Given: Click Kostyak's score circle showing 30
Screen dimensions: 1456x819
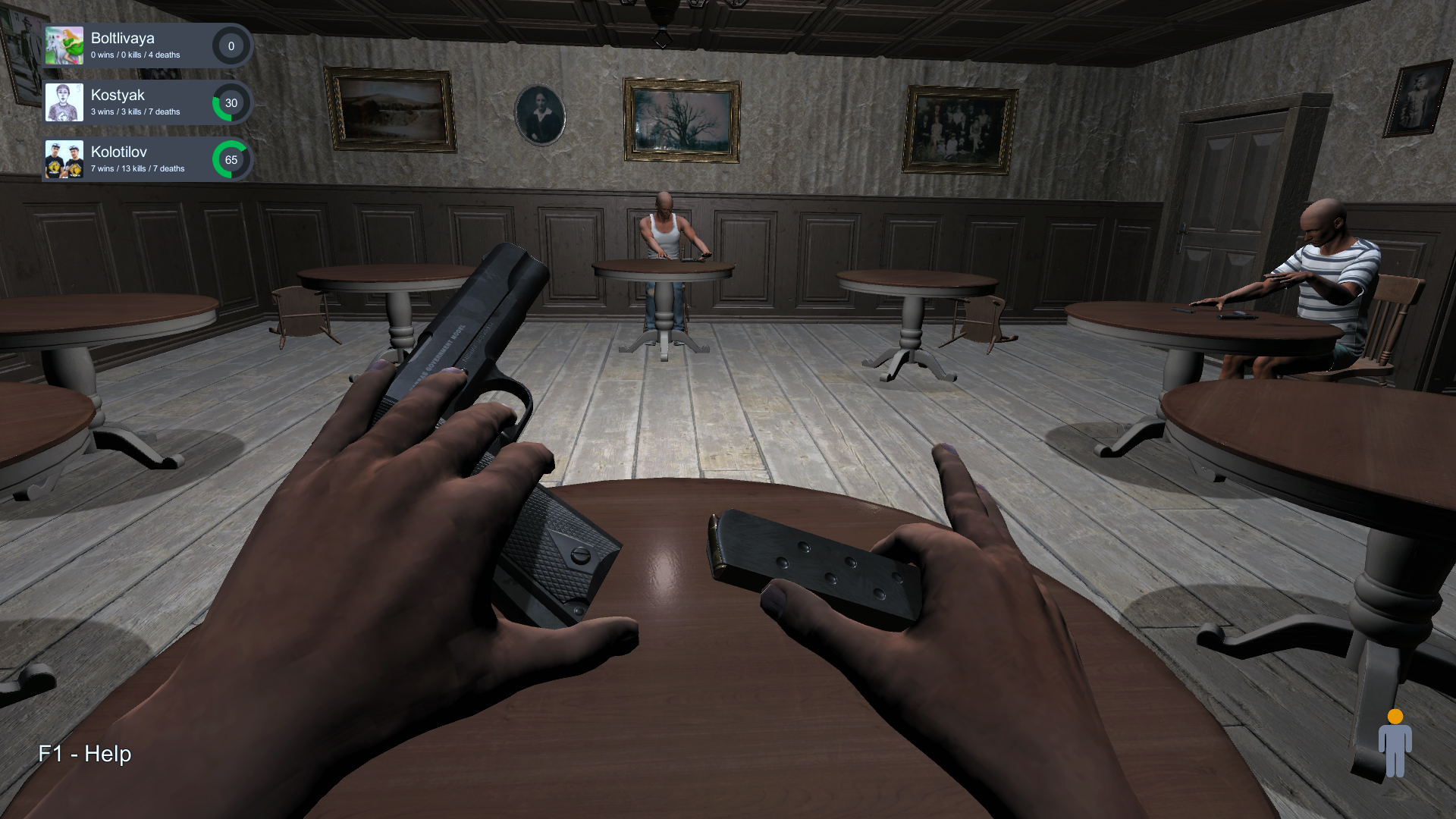Looking at the screenshot, I should pyautogui.click(x=232, y=103).
